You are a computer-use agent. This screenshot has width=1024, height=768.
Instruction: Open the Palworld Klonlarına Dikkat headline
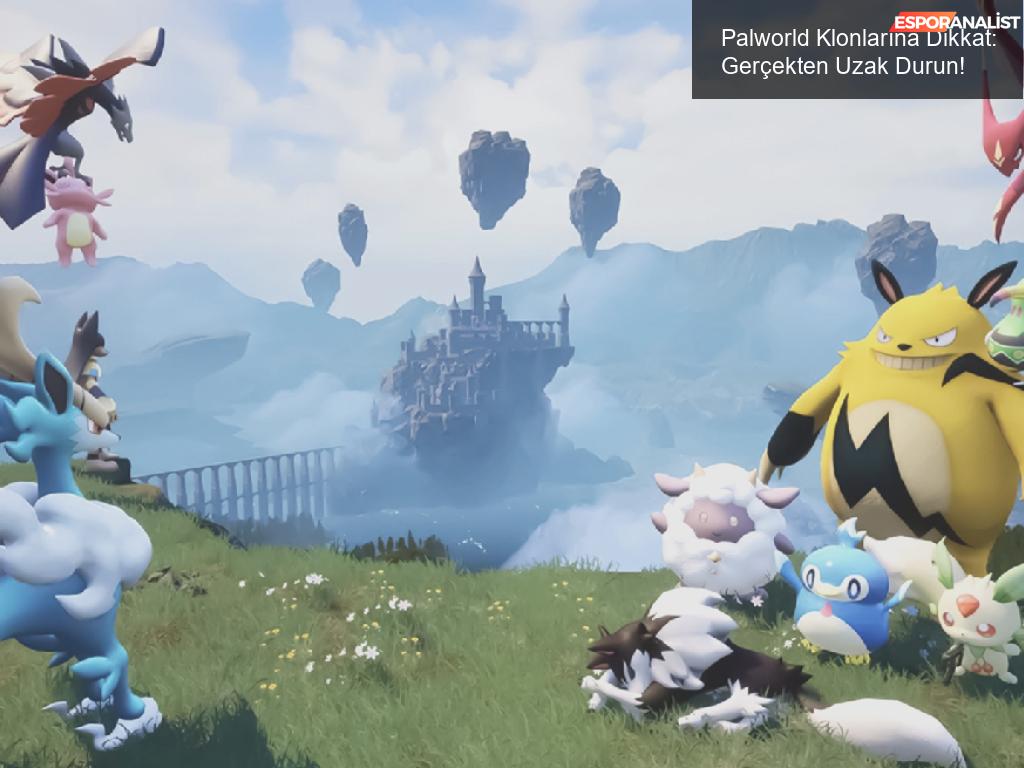tap(858, 53)
